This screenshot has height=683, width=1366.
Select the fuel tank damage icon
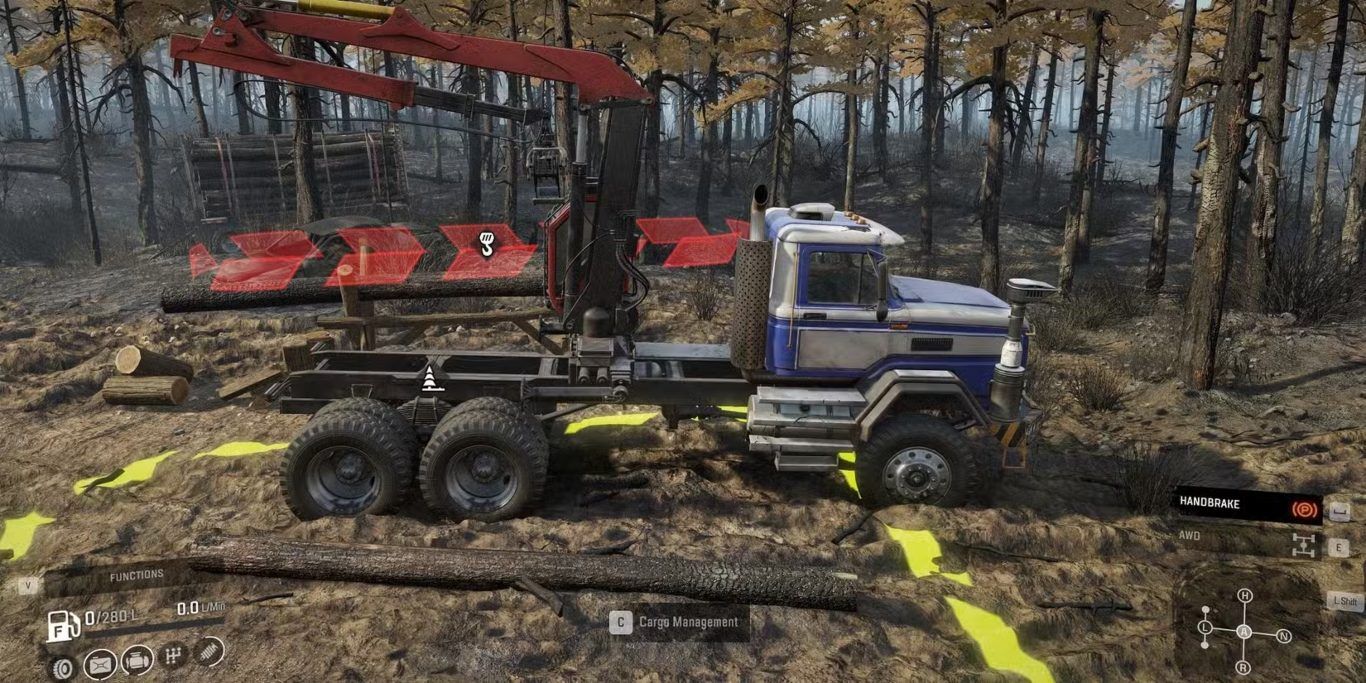tap(100, 663)
